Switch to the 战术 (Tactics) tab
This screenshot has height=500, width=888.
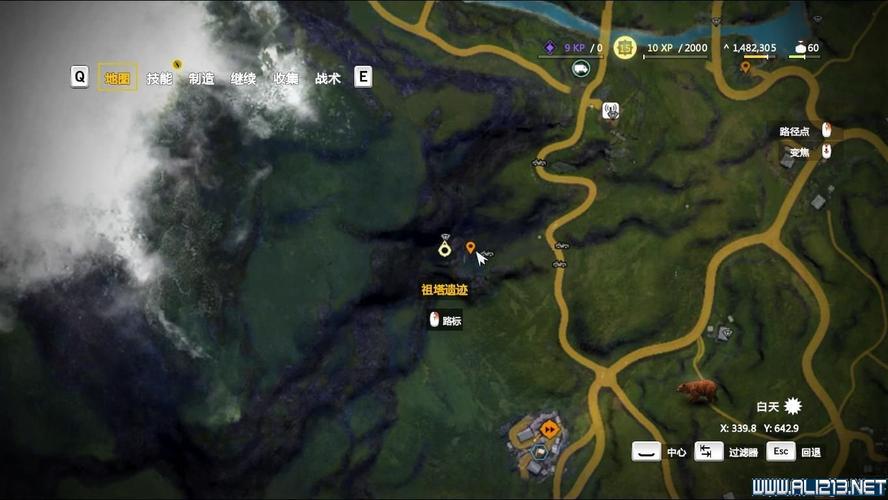coord(327,78)
